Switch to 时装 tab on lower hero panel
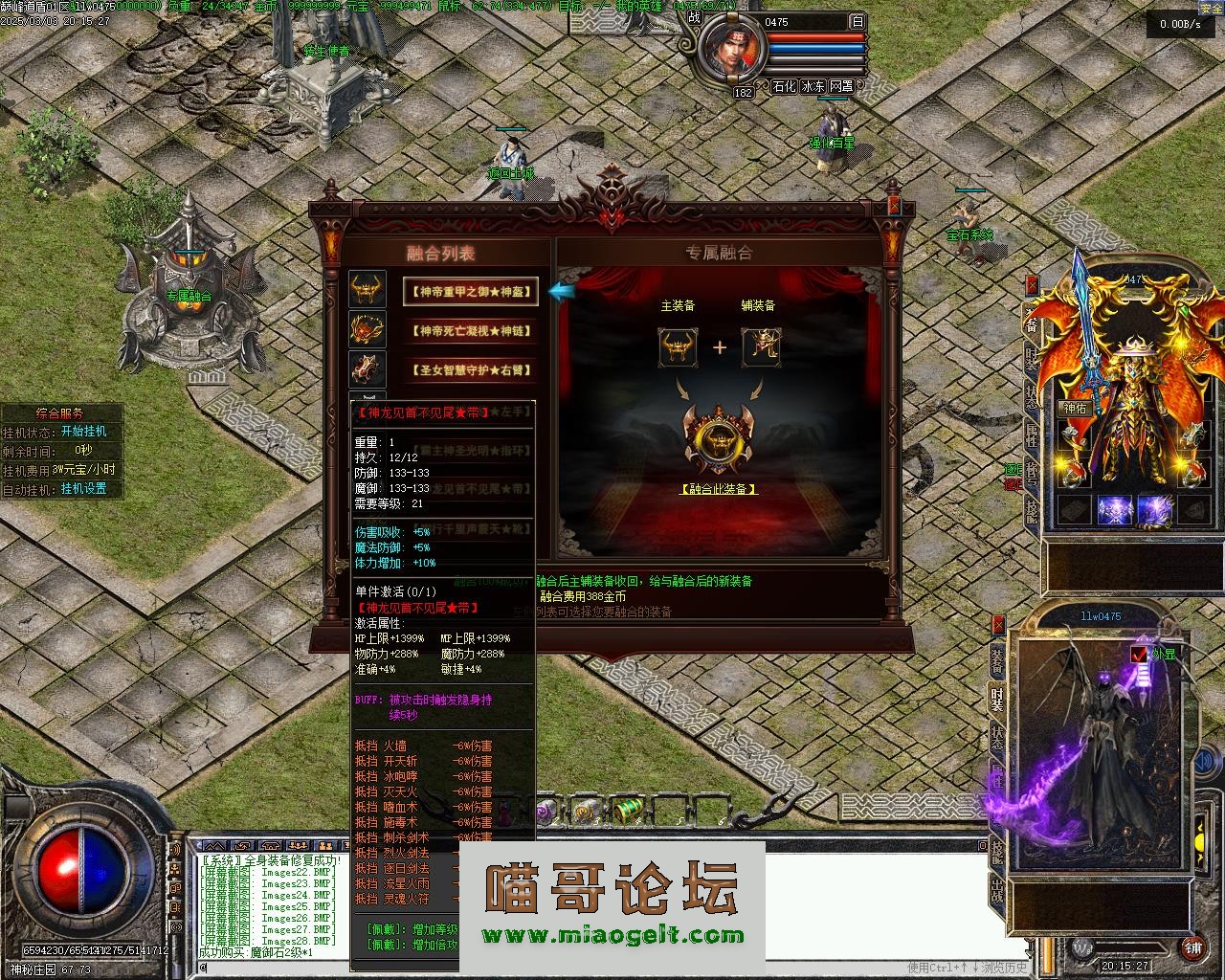The height and width of the screenshot is (980, 1225). click(997, 700)
